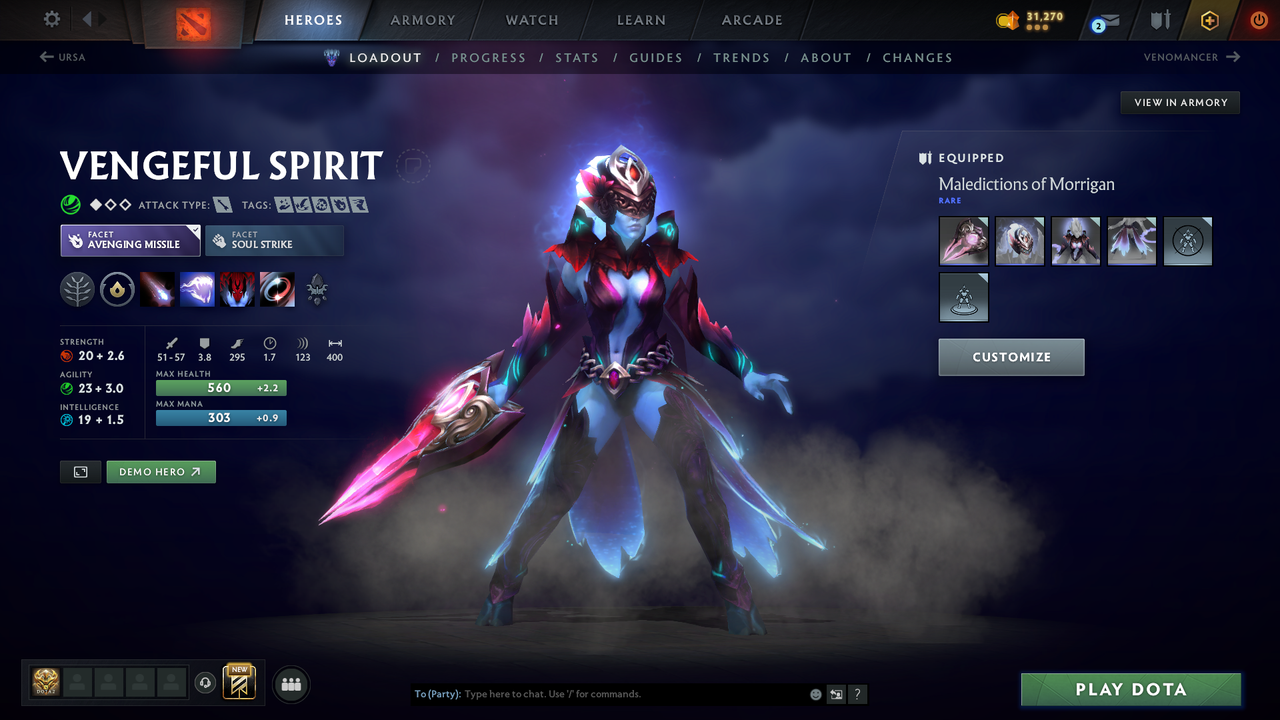Viewport: 1280px width, 720px height.
Task: View the Vengeance Aura ability icon
Action: tap(237, 290)
